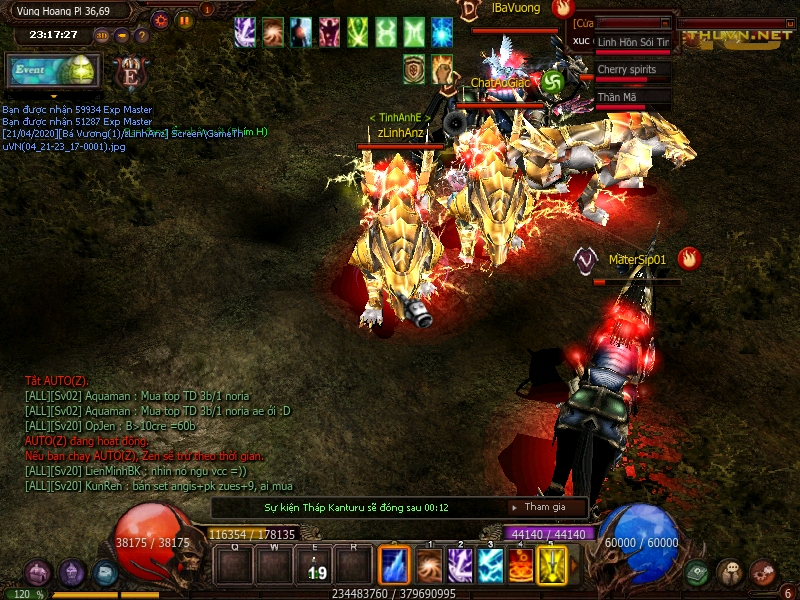
Task: Activate the brown swirl skill slot
Action: tap(430, 566)
